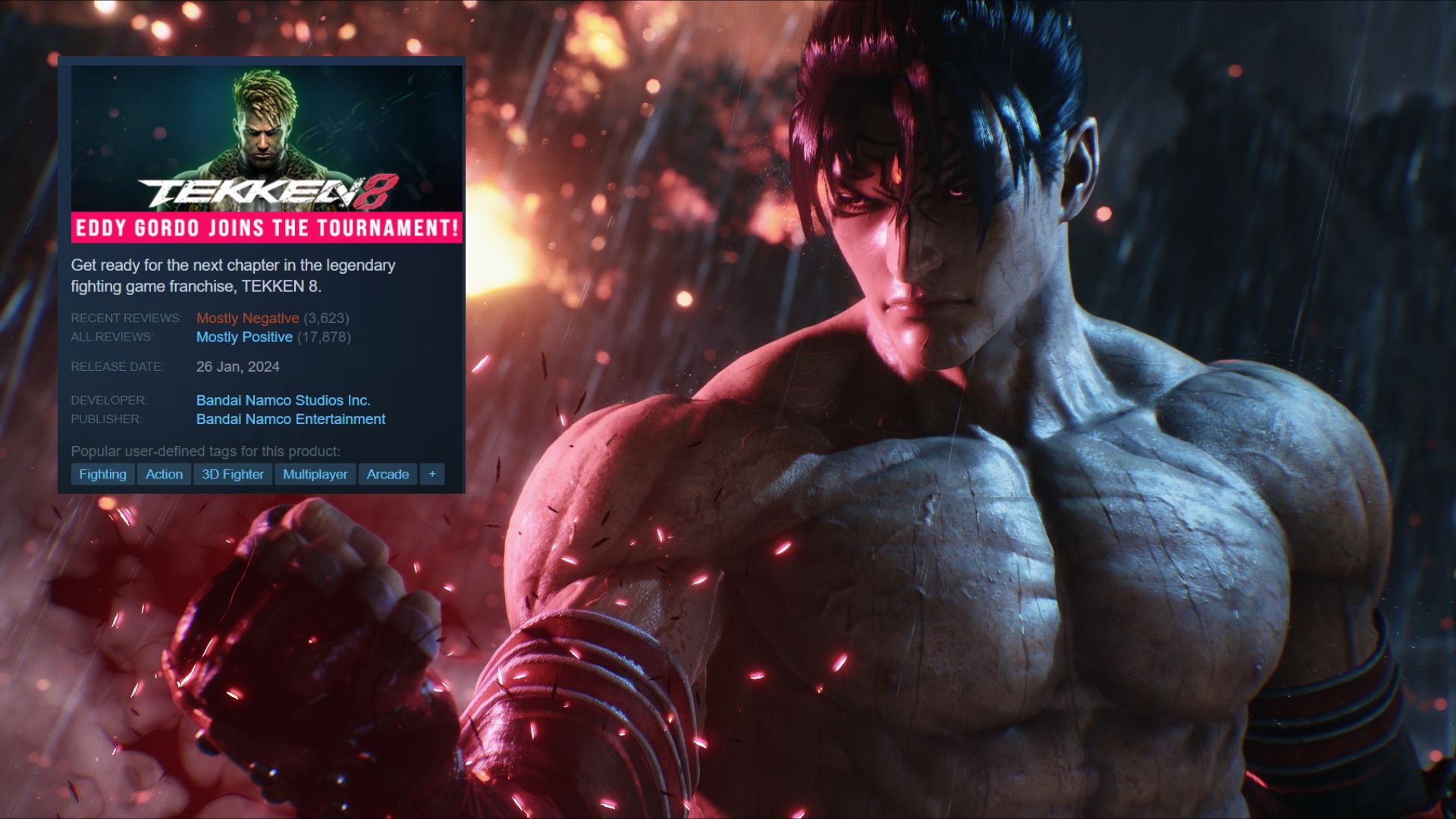Open publisher Bandai Namco Entertainment link
The width and height of the screenshot is (1456, 819).
coord(290,419)
